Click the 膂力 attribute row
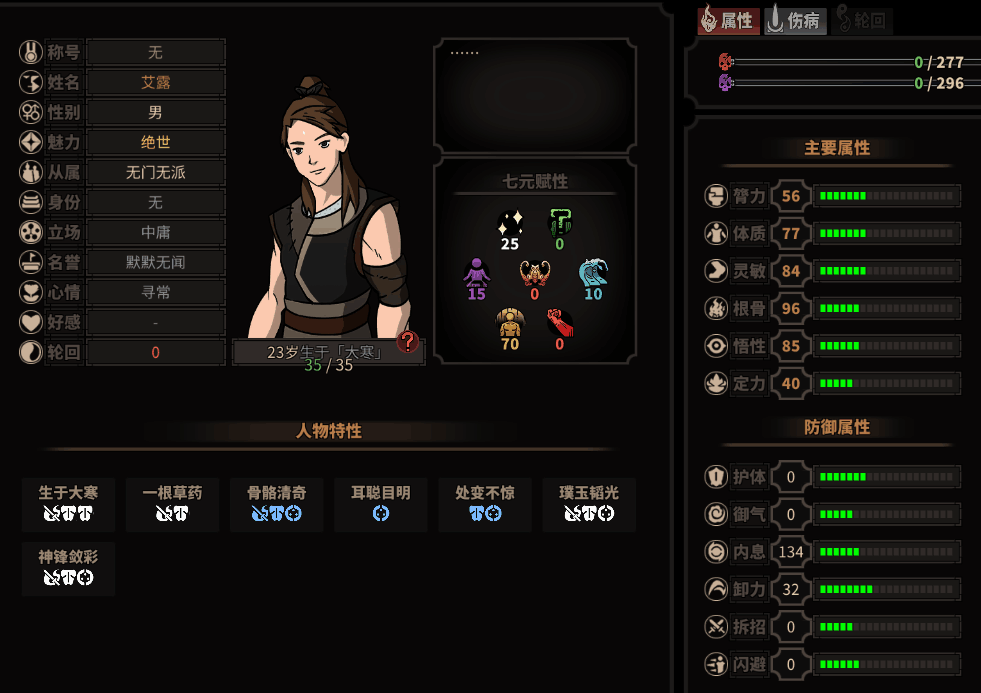The width and height of the screenshot is (981, 693). [x=832, y=196]
